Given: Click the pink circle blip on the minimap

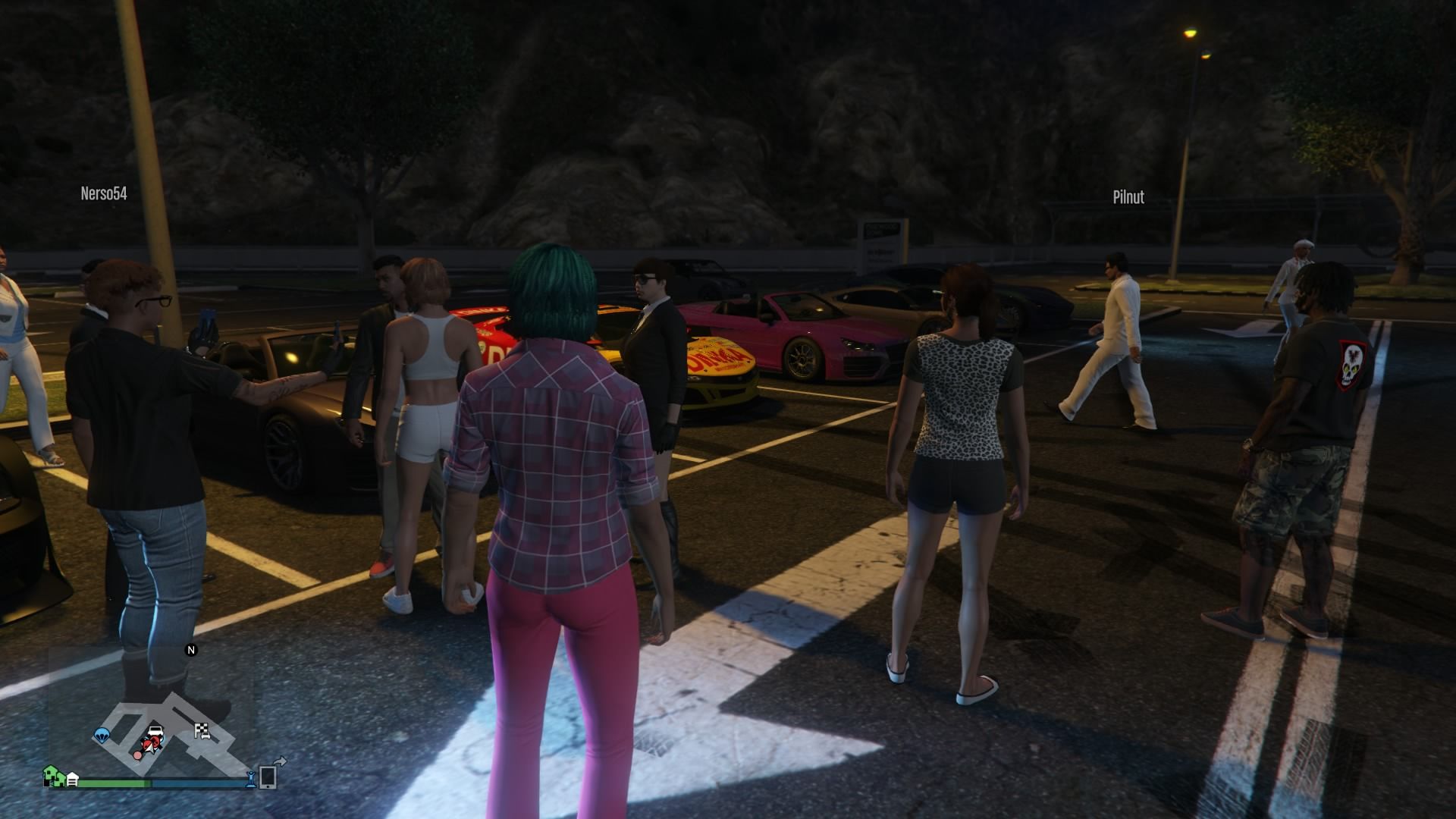Looking at the screenshot, I should tap(138, 755).
